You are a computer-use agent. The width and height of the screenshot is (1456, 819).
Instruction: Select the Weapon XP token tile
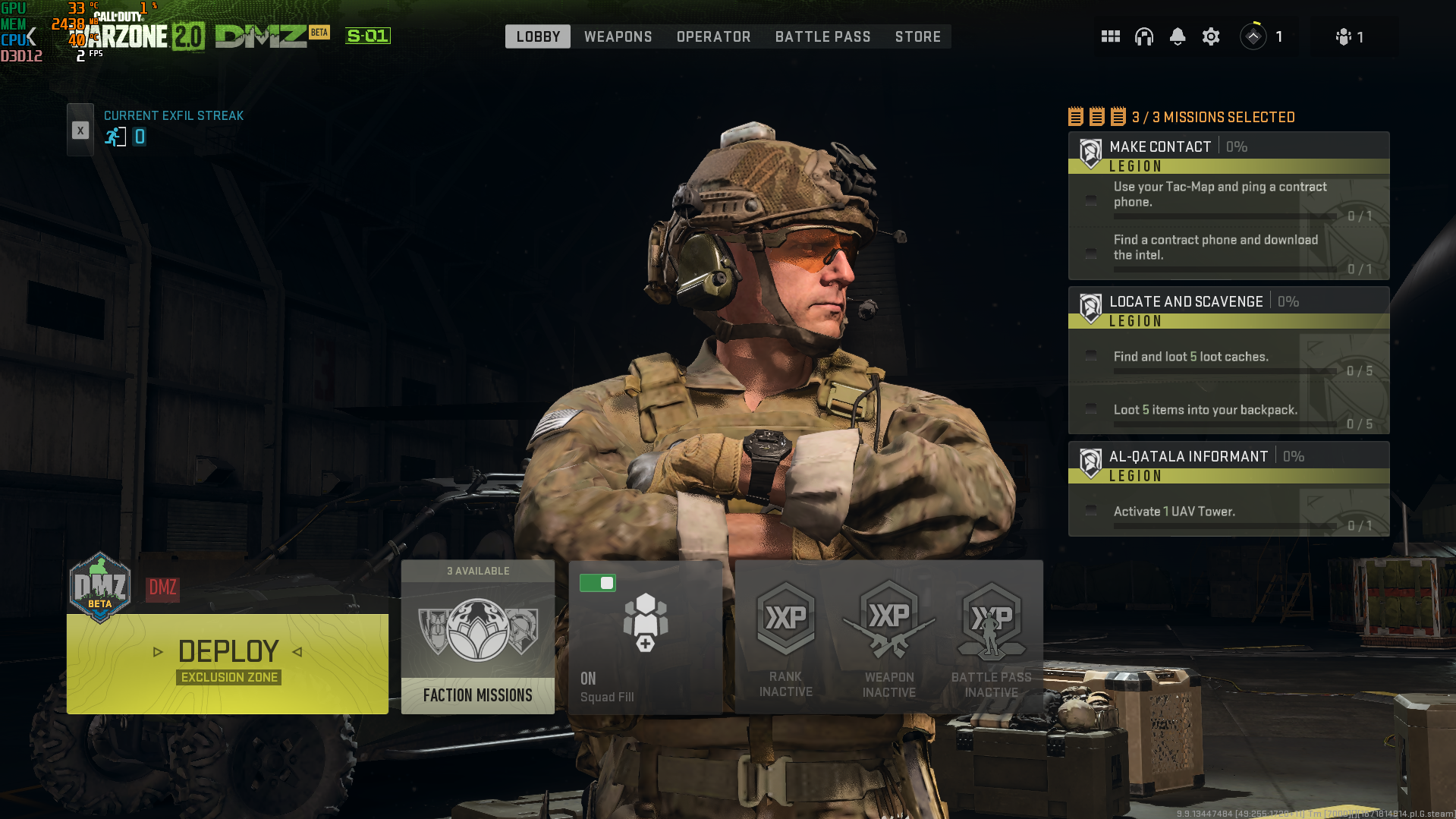coord(888,638)
